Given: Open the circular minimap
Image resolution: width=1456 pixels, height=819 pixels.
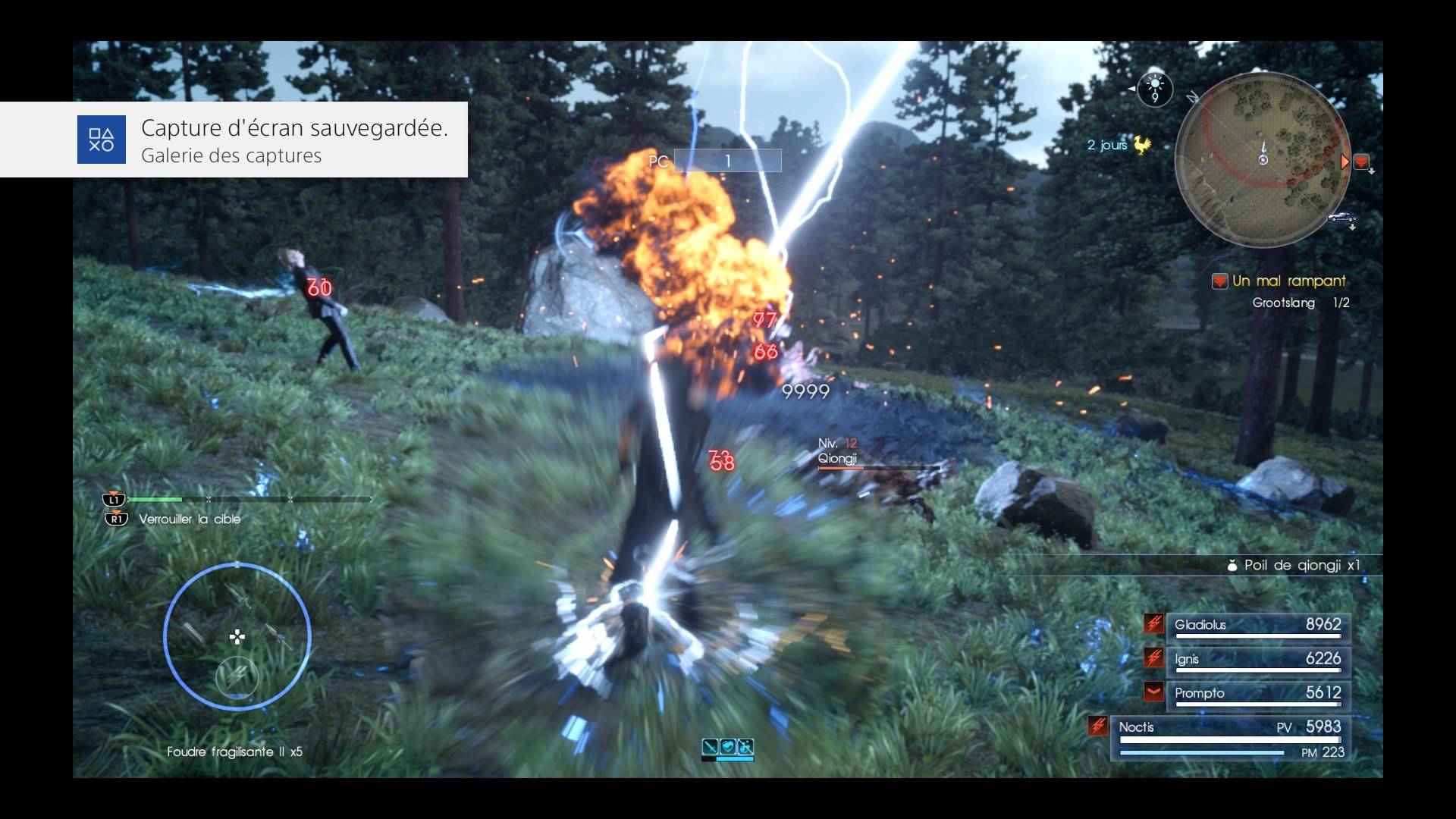Looking at the screenshot, I should point(1262,159).
